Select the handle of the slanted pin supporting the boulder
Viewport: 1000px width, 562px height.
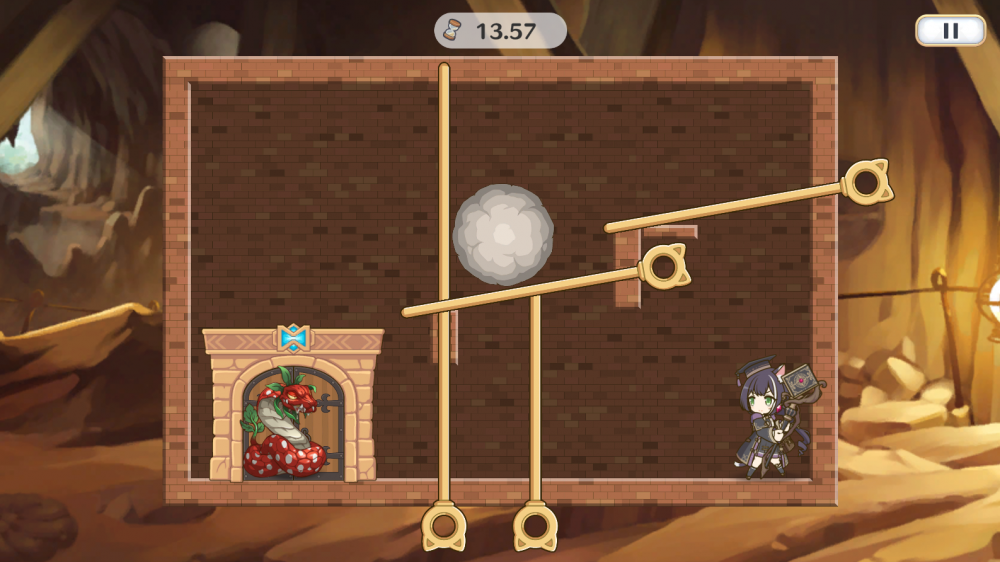pyautogui.click(x=663, y=267)
